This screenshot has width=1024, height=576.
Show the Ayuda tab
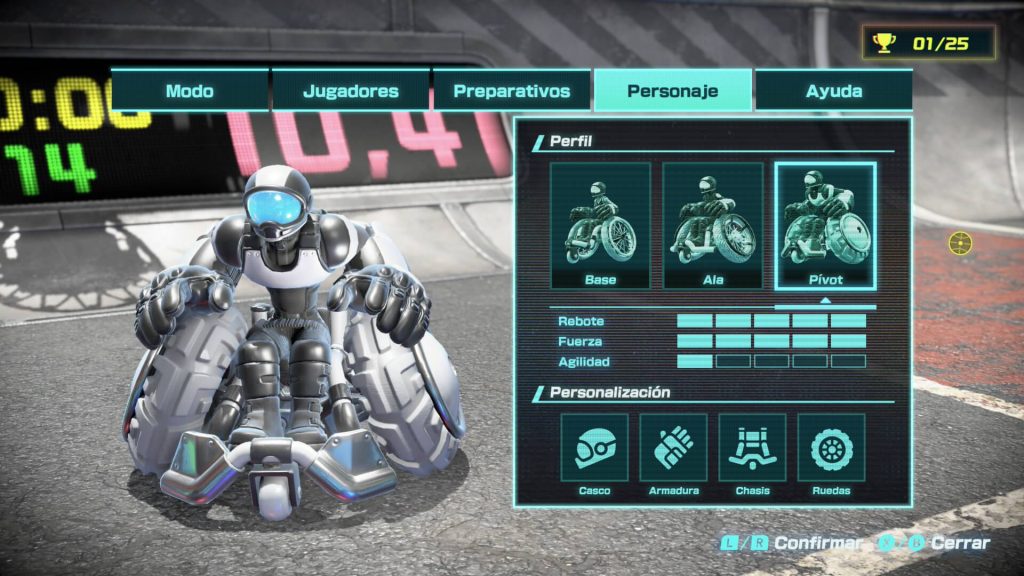(834, 91)
